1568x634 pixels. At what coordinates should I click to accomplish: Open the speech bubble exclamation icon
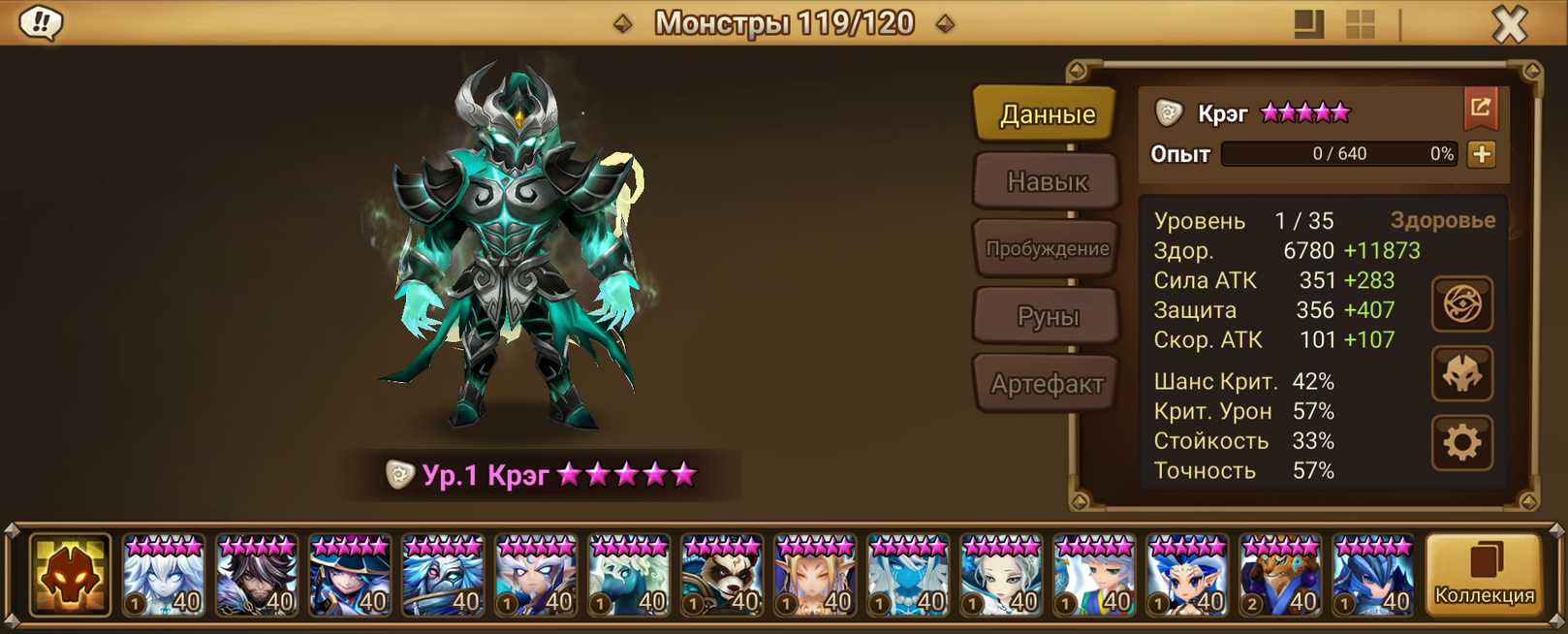41,22
